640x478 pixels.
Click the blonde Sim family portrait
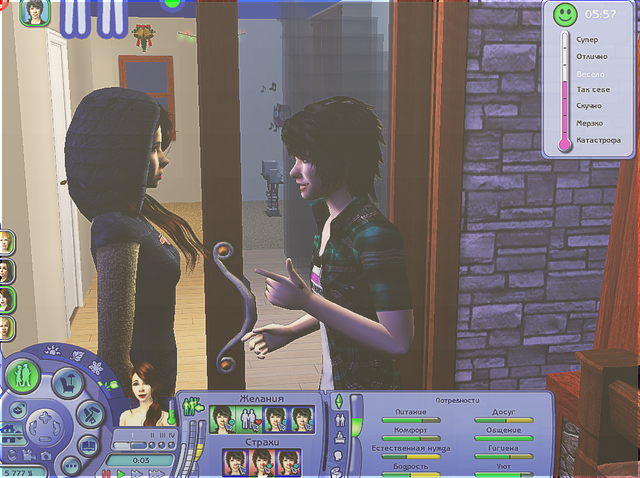coord(6,243)
